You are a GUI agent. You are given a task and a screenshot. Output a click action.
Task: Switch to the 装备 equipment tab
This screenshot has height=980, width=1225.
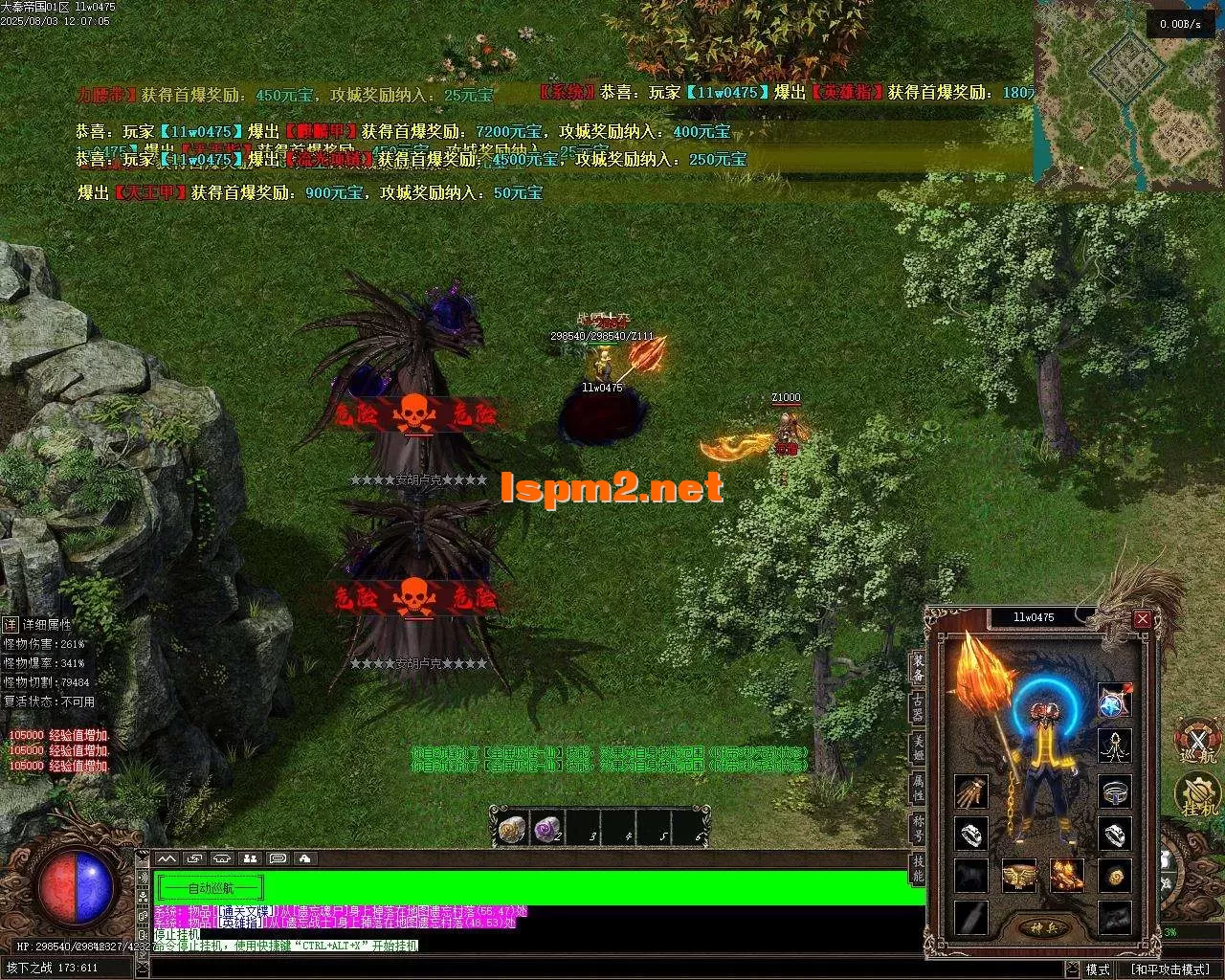pyautogui.click(x=918, y=667)
